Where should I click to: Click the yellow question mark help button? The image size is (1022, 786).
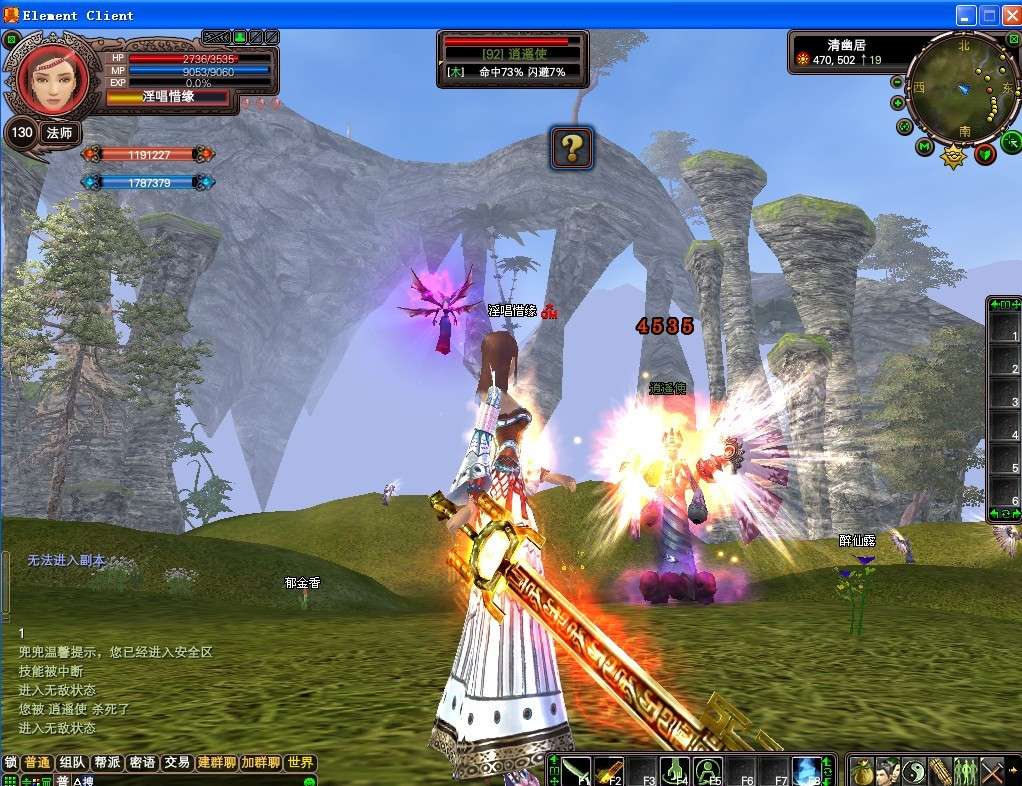(x=571, y=148)
